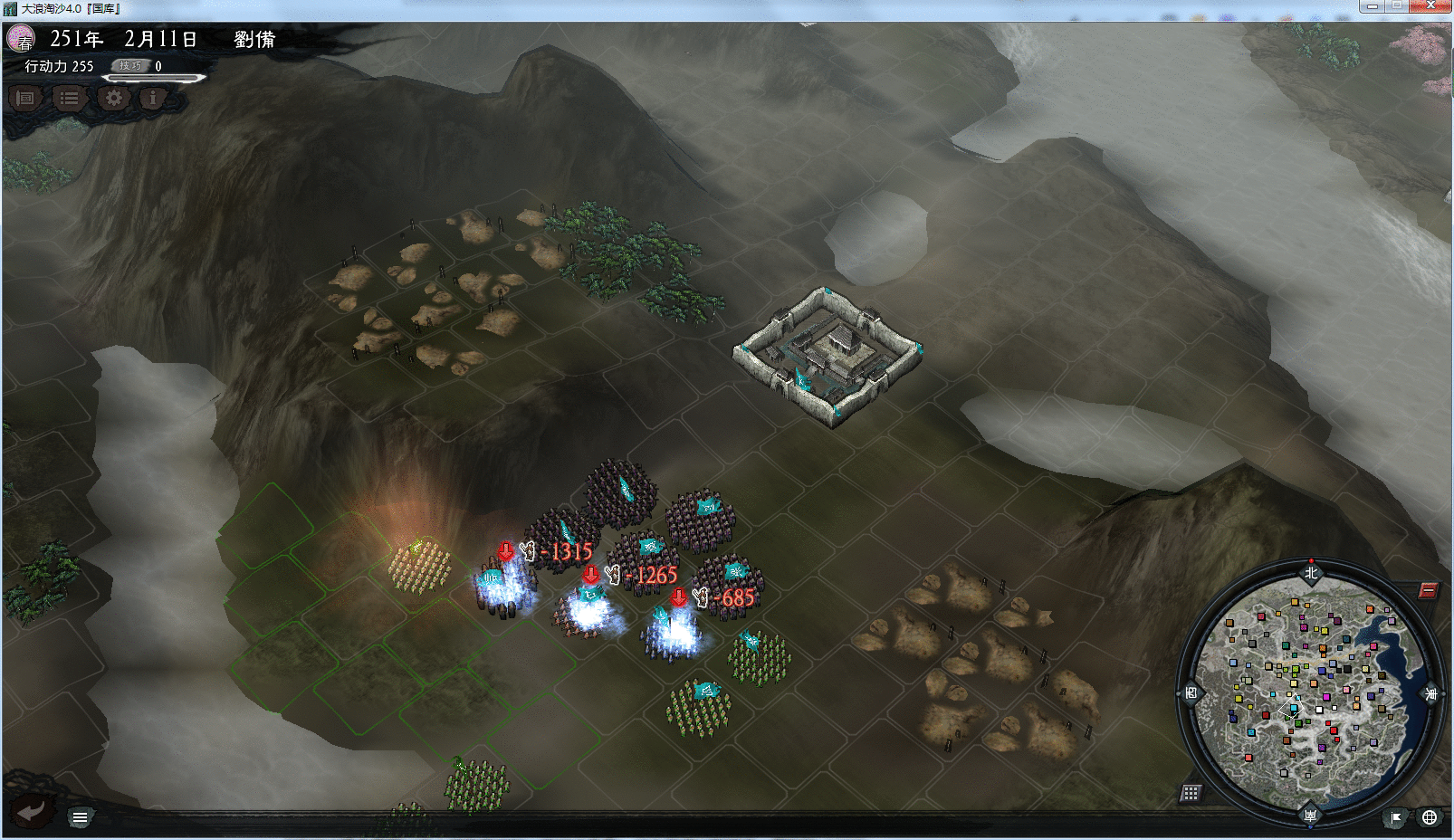1454x840 pixels.
Task: Open the scroll/map panel icon
Action: tap(25, 98)
